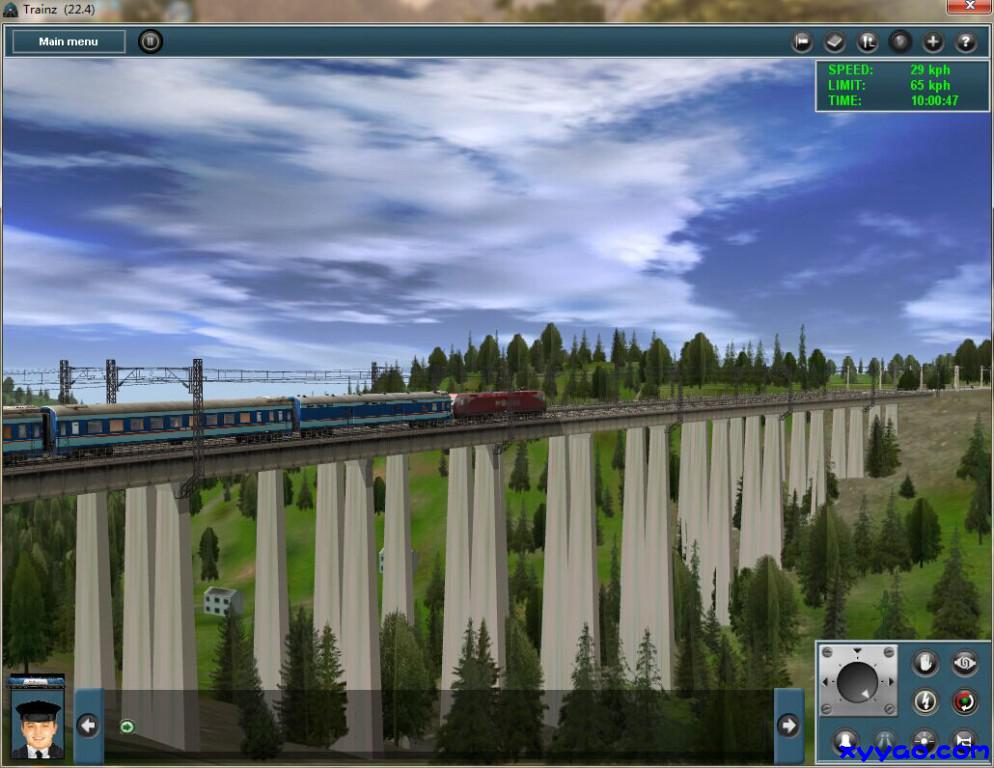Pause the simulation with the pause button
This screenshot has height=768, width=994.
click(x=150, y=42)
